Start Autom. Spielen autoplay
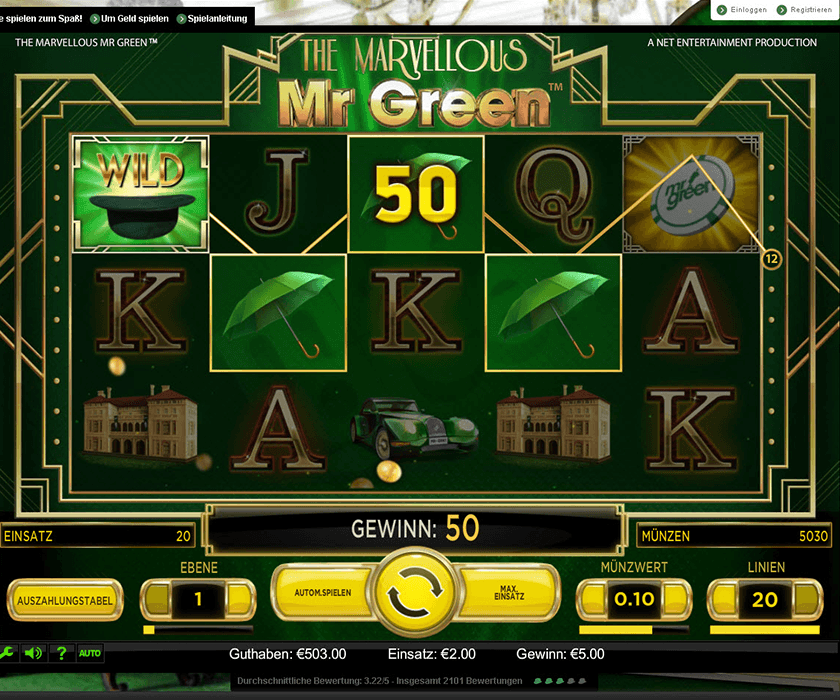840x700 pixels. click(323, 593)
